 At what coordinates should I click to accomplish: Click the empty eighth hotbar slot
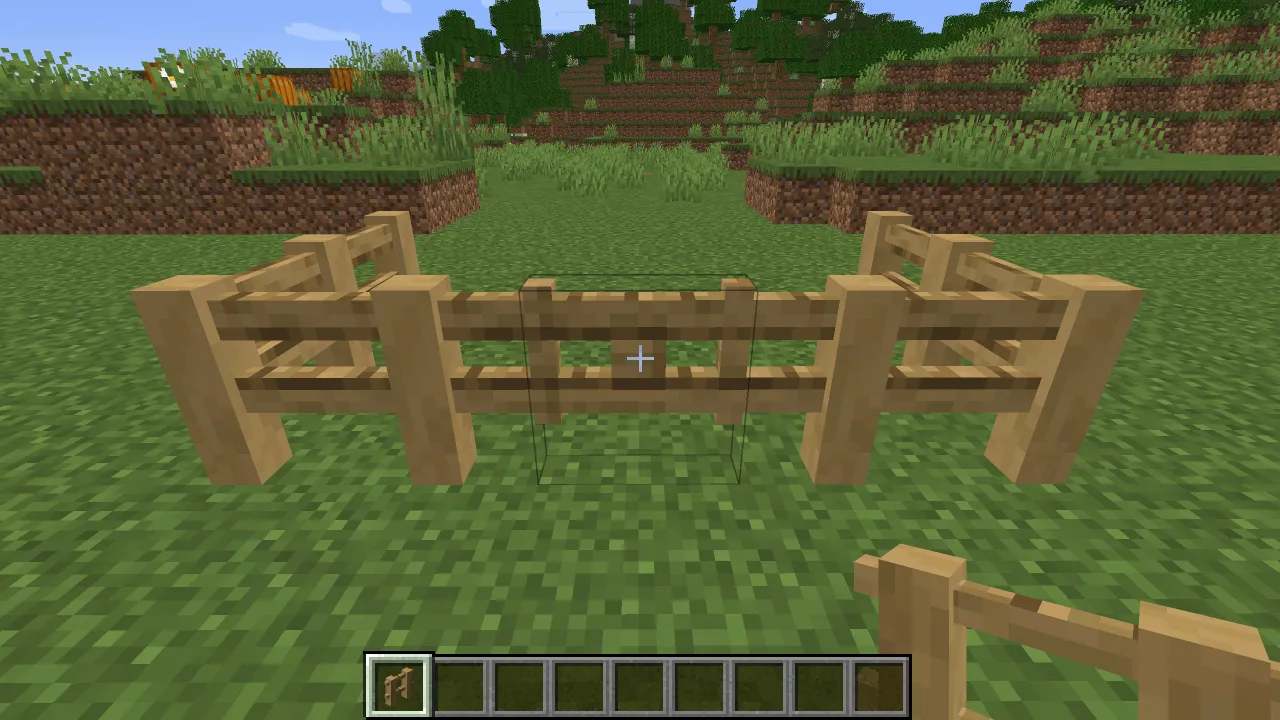[818, 684]
